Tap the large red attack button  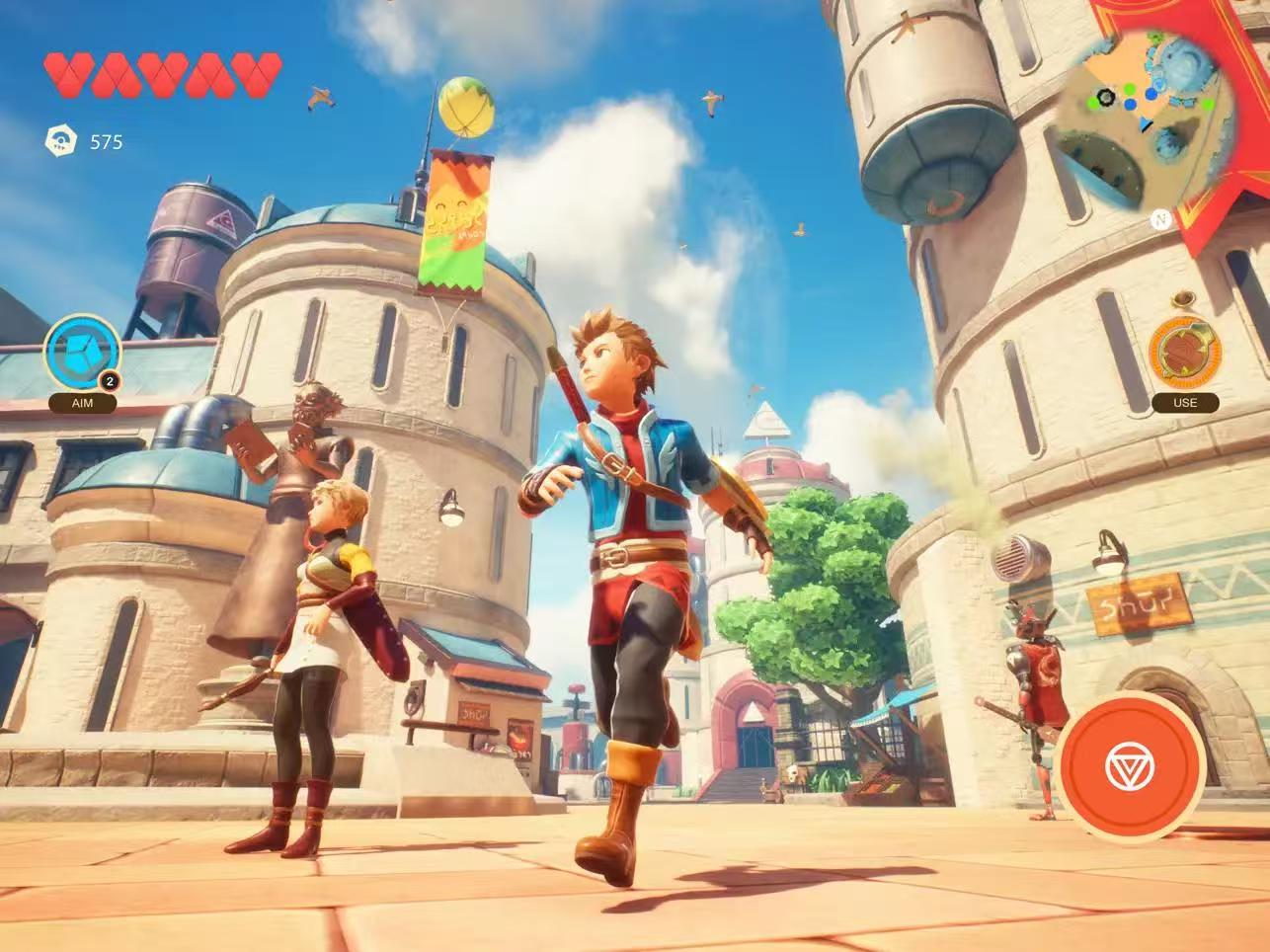coord(1130,767)
